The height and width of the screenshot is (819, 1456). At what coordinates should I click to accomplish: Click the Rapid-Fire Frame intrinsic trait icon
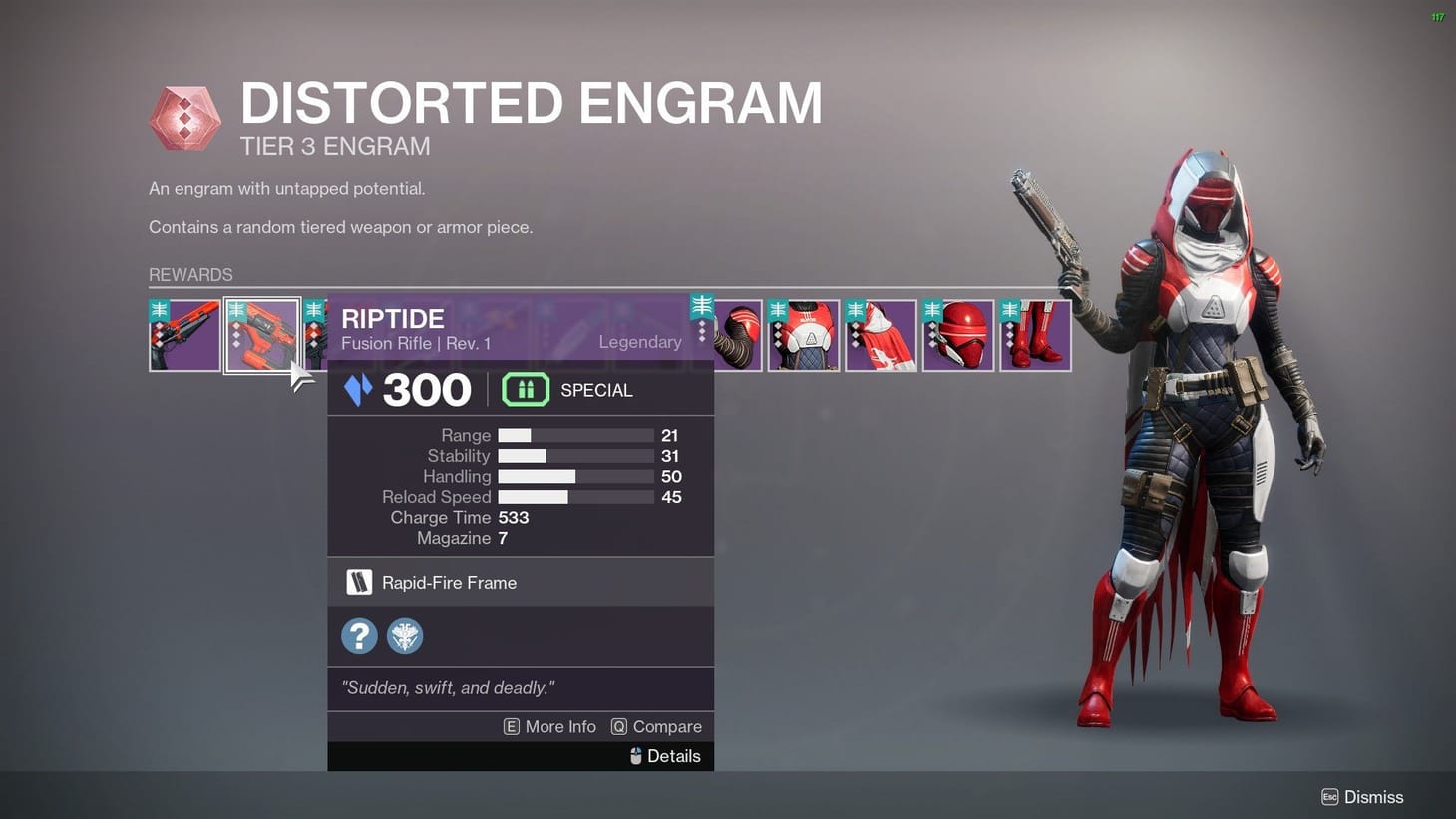pyautogui.click(x=359, y=582)
